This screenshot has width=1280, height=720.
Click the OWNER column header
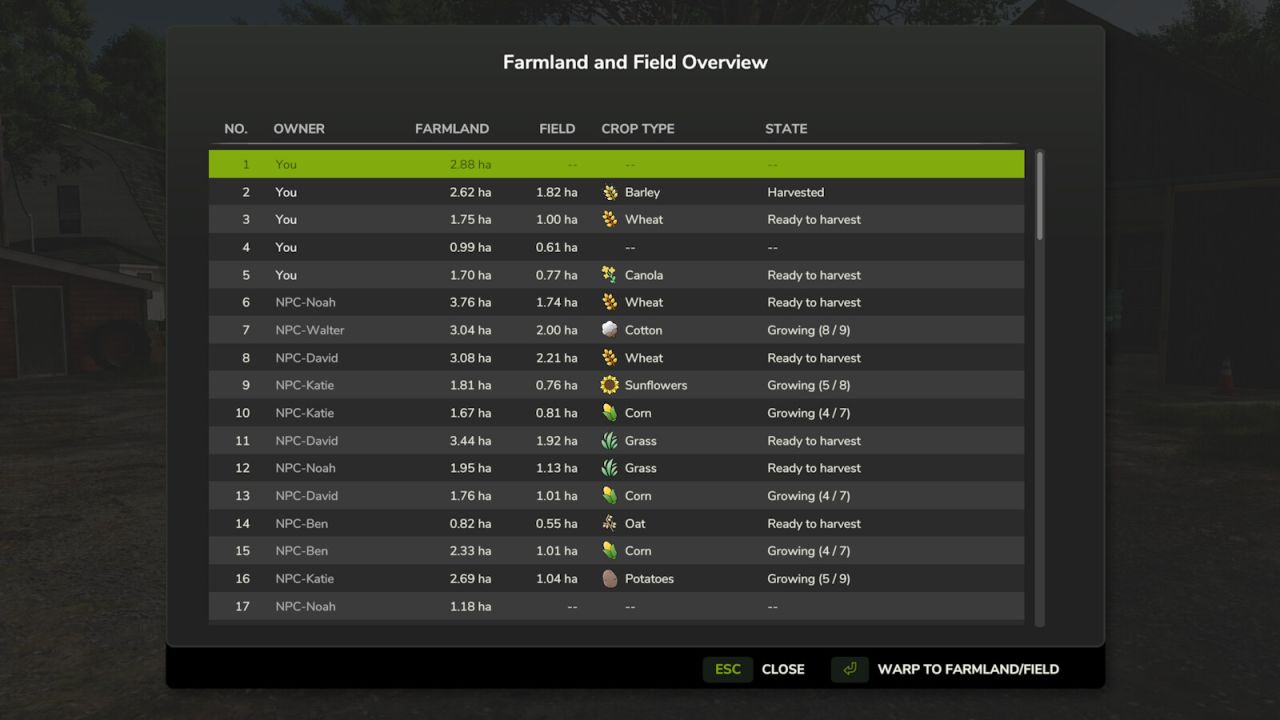coord(299,128)
